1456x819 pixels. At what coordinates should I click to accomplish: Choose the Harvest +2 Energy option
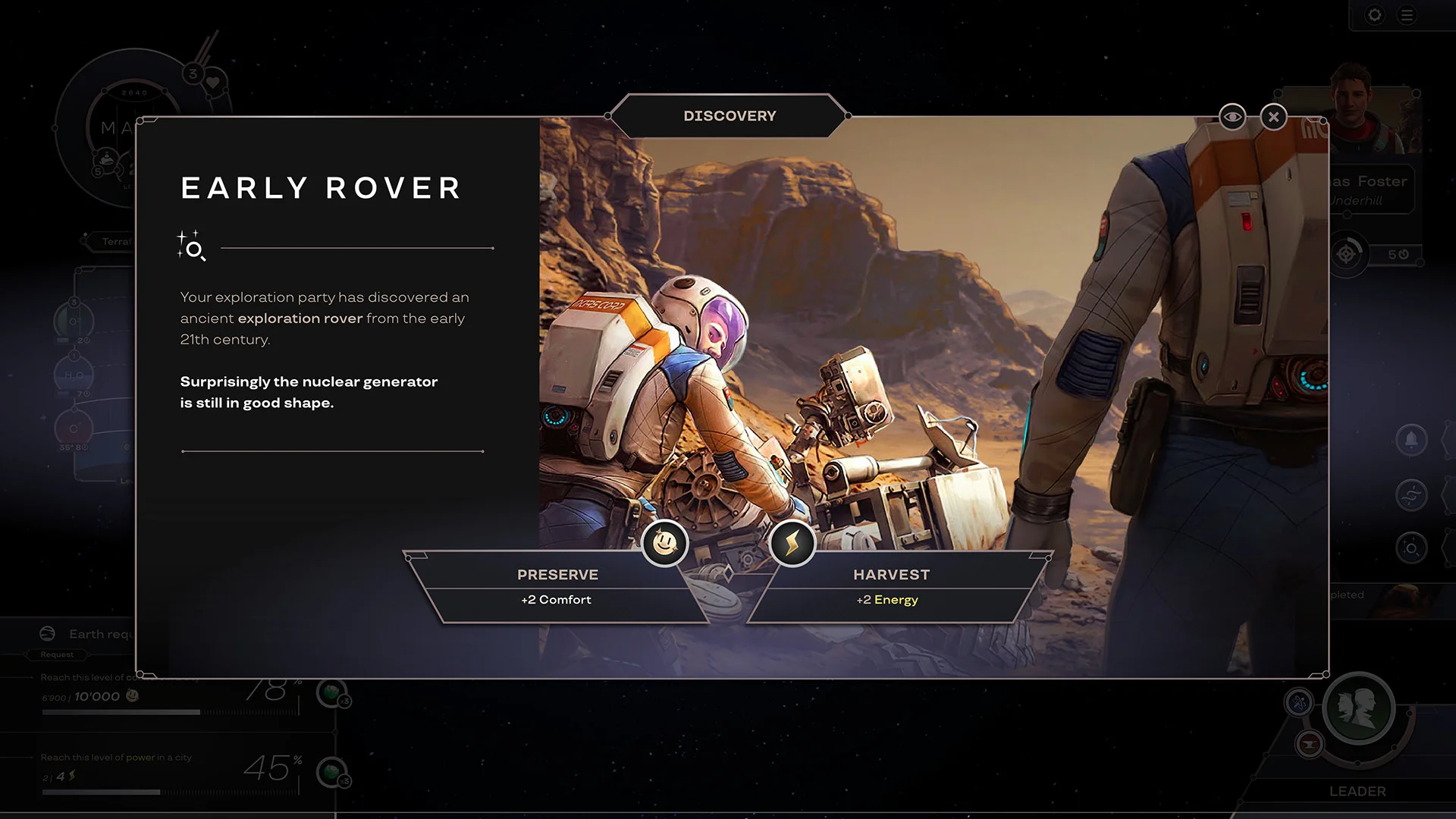(891, 587)
